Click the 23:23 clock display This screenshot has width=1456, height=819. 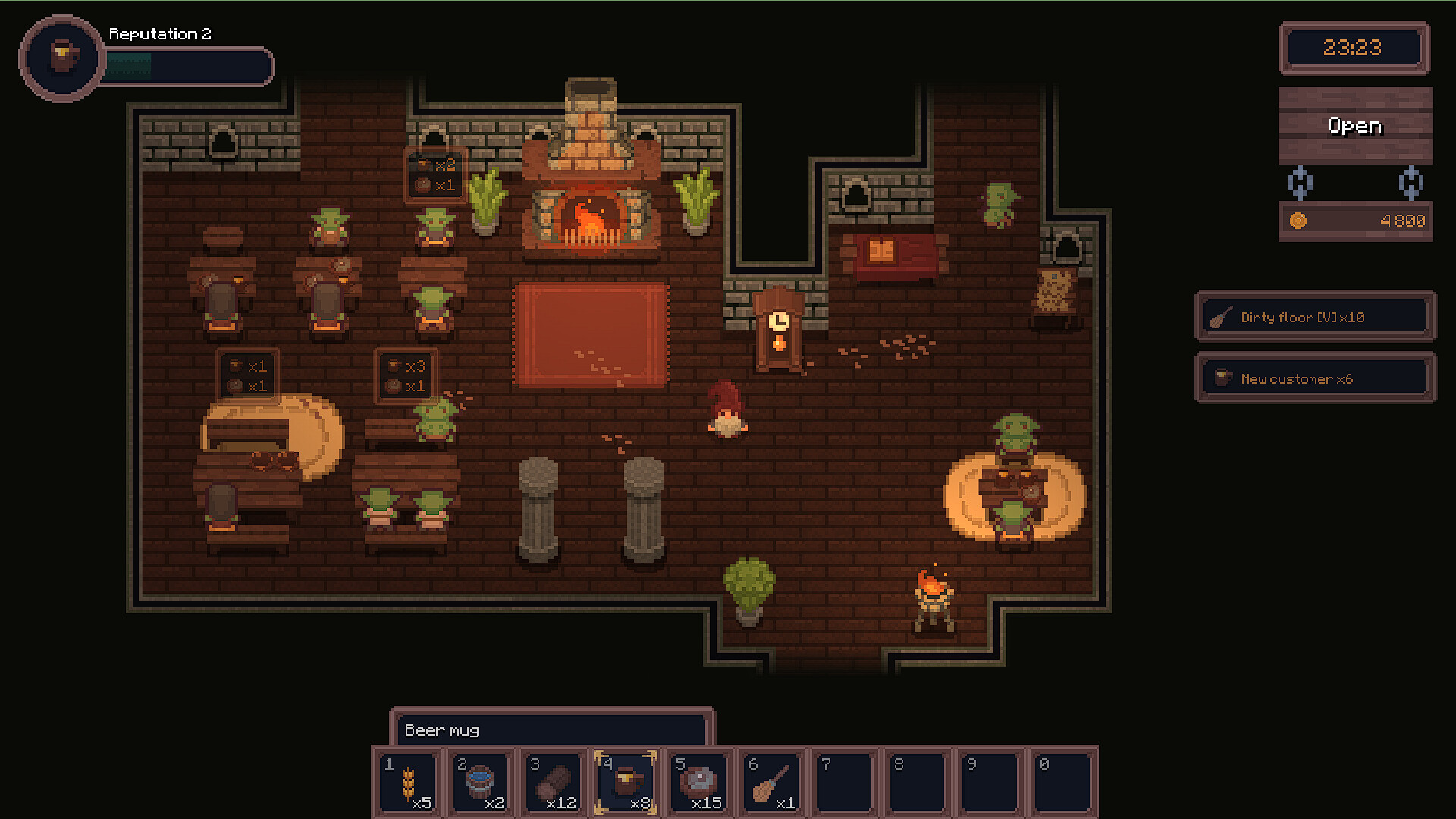tap(1354, 49)
